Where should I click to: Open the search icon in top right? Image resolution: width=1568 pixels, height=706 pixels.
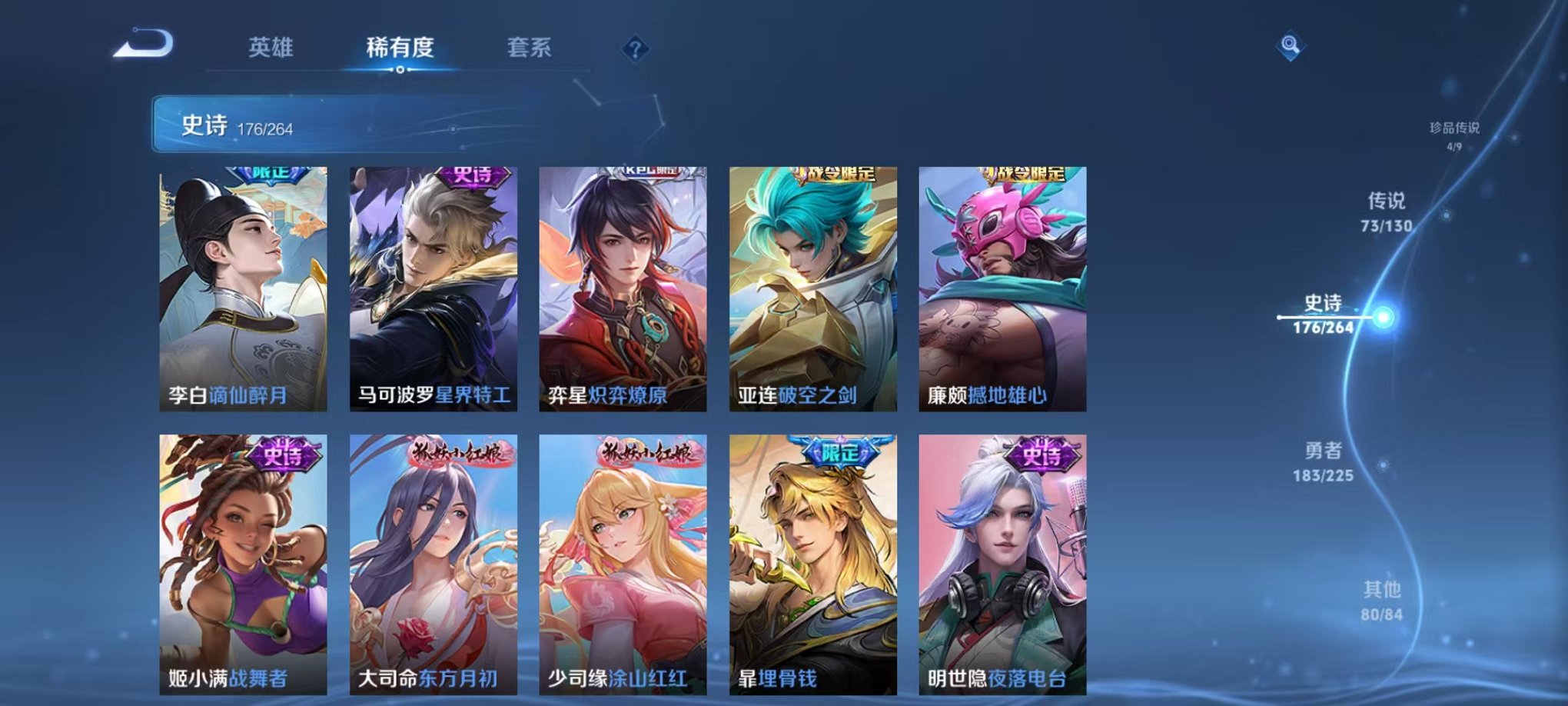click(1291, 48)
